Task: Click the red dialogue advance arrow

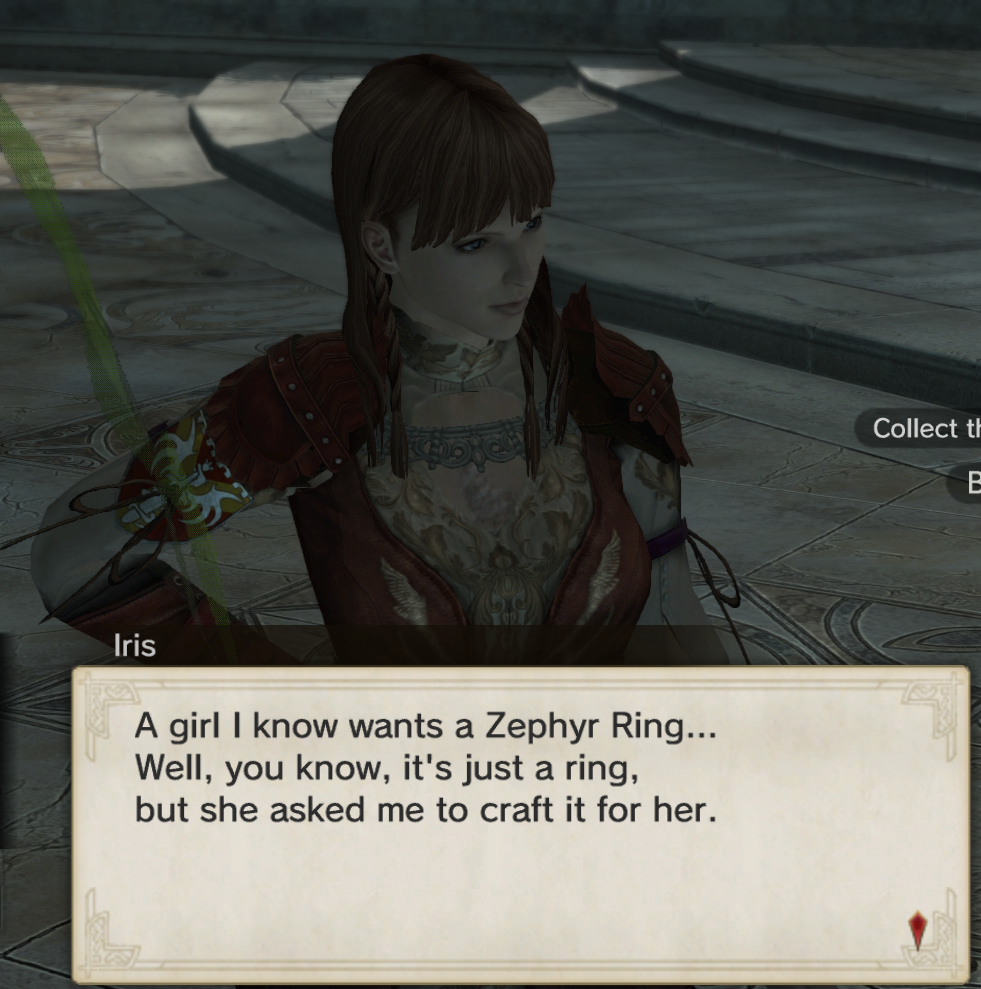Action: click(917, 931)
